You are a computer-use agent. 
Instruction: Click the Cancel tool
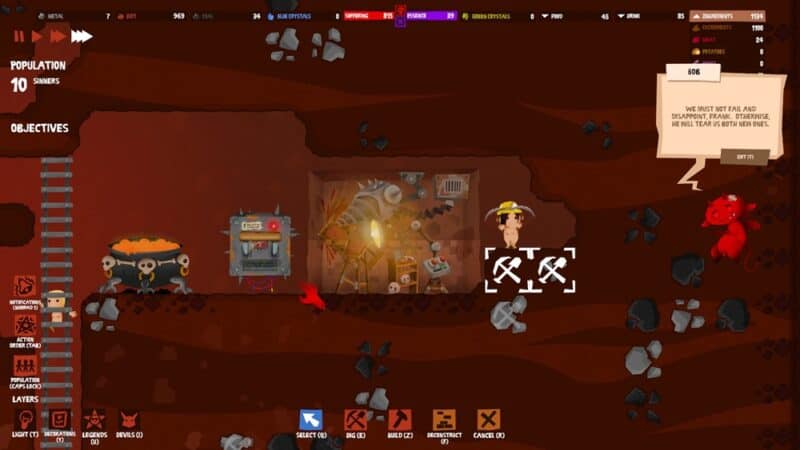pos(488,420)
